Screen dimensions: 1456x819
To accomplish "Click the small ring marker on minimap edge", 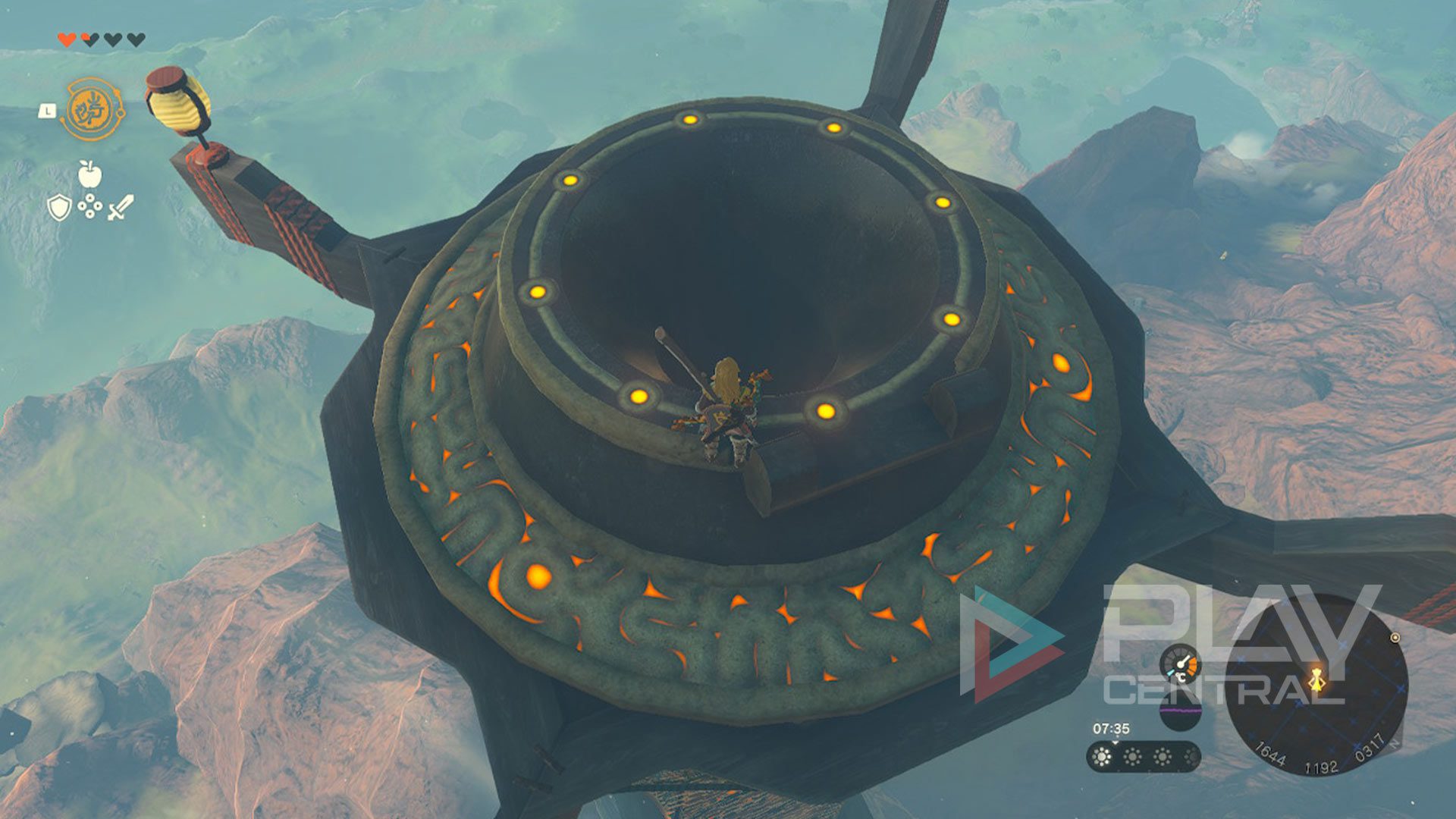I will coord(1395,638).
